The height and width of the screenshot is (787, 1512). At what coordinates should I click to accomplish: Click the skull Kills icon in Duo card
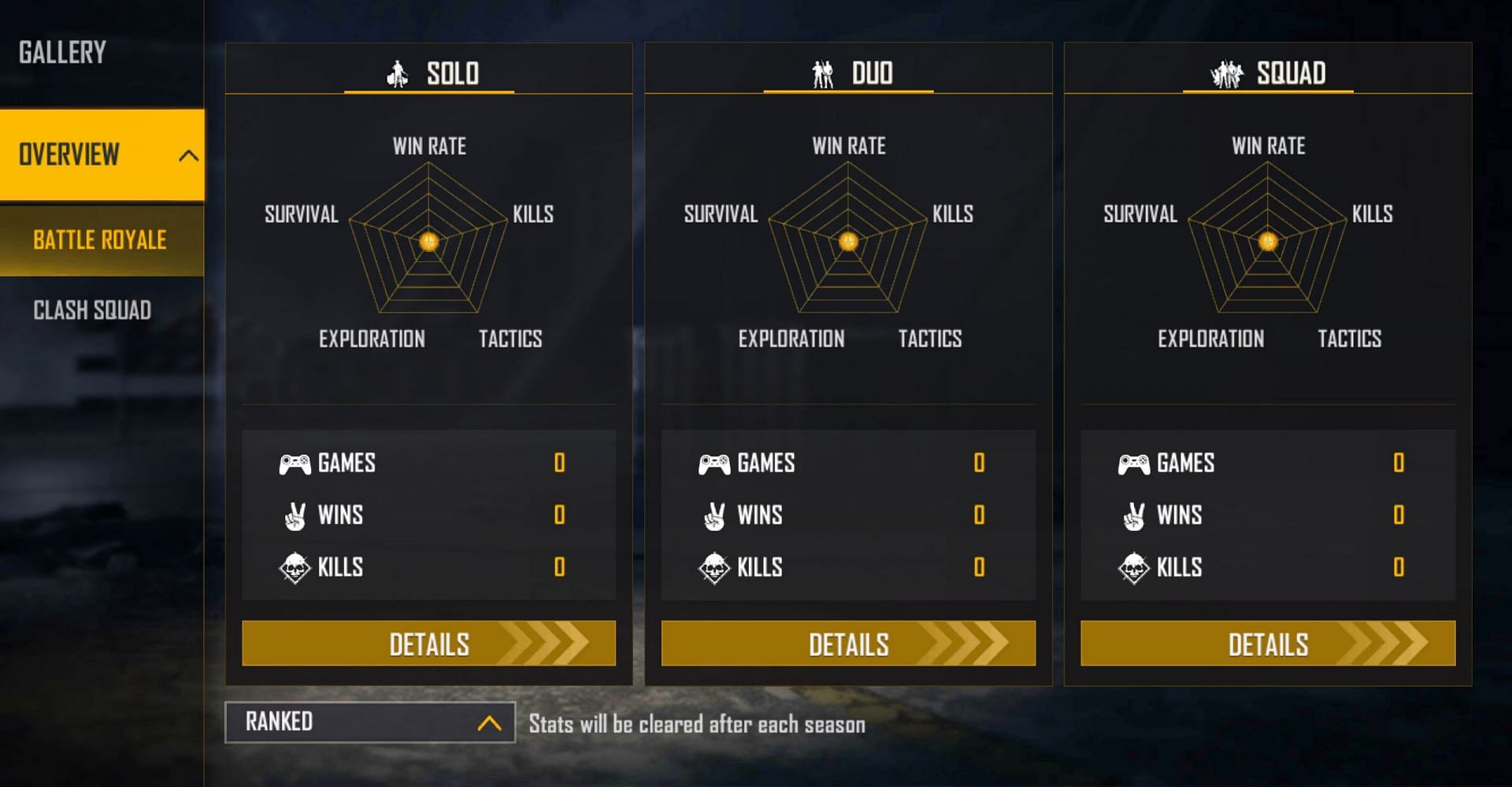click(714, 567)
